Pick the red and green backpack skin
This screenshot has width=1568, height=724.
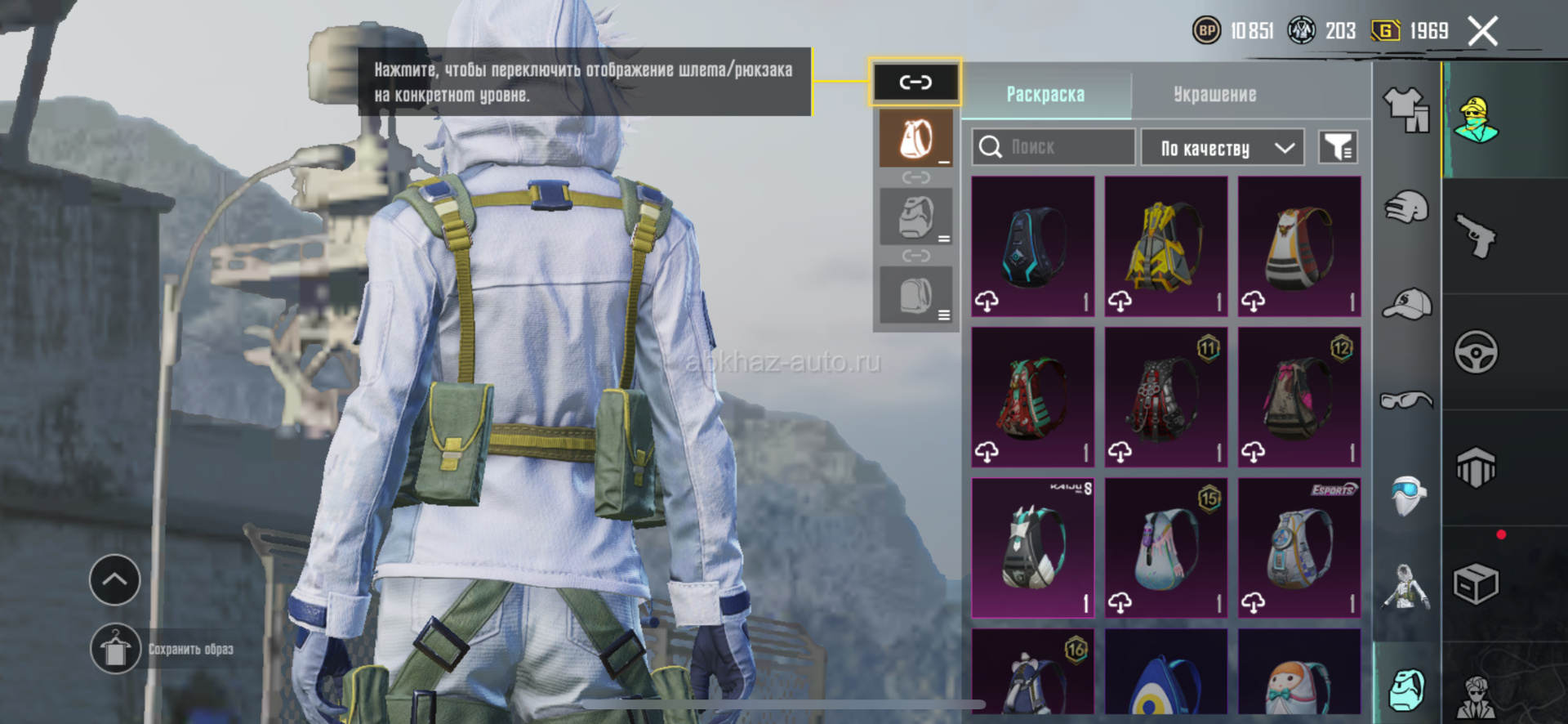click(1032, 397)
